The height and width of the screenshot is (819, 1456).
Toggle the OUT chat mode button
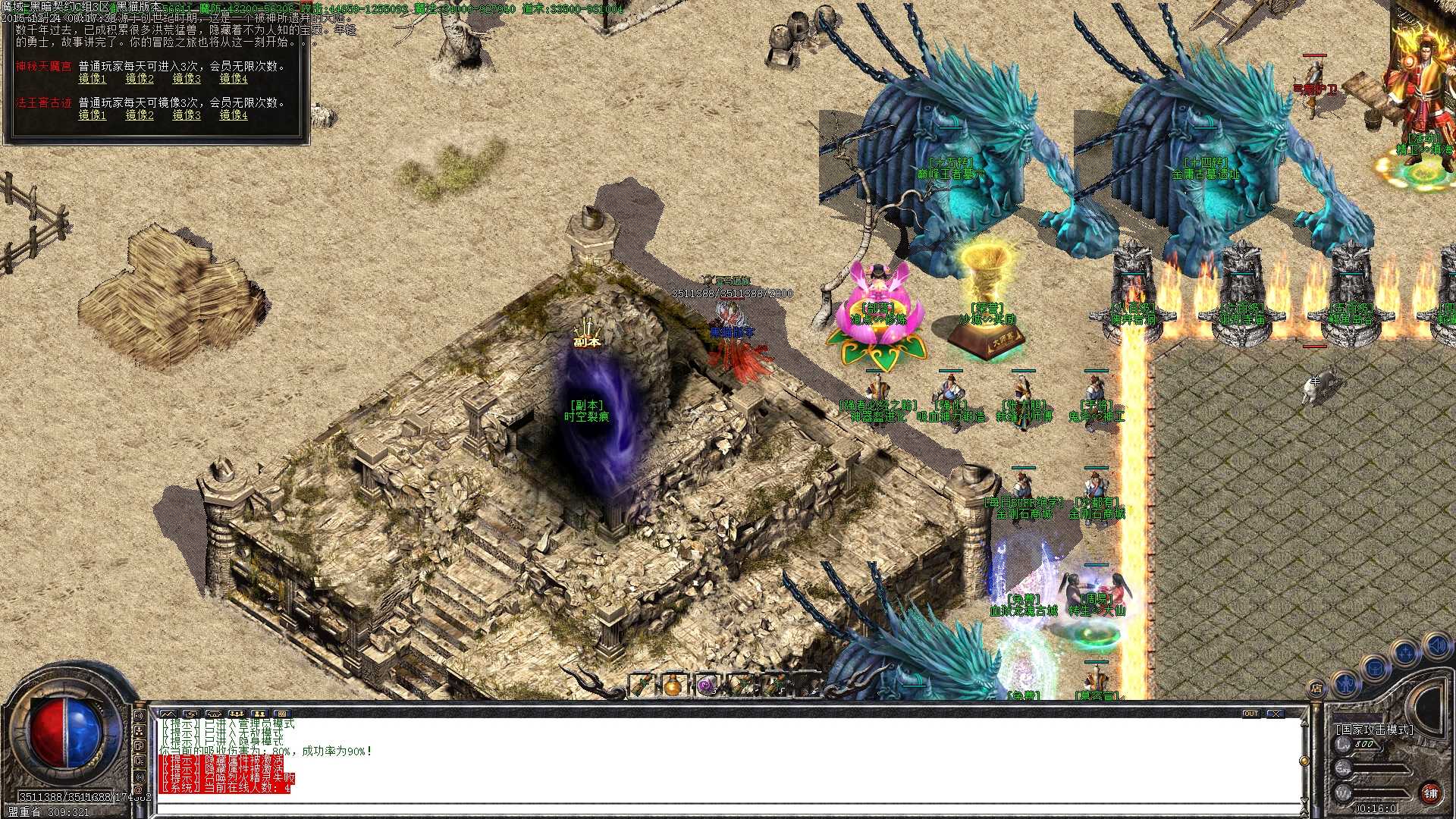[1251, 713]
